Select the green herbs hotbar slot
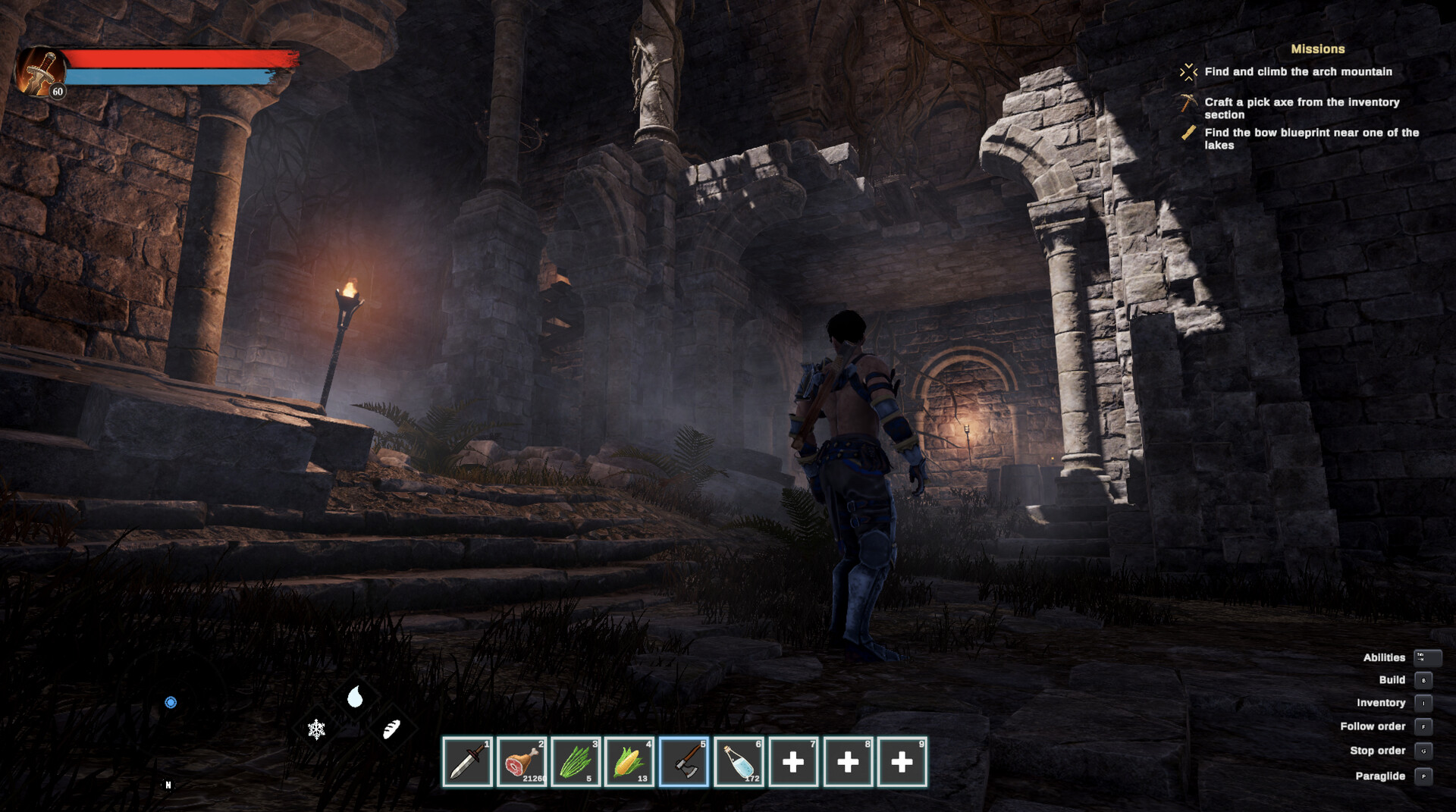 point(576,761)
